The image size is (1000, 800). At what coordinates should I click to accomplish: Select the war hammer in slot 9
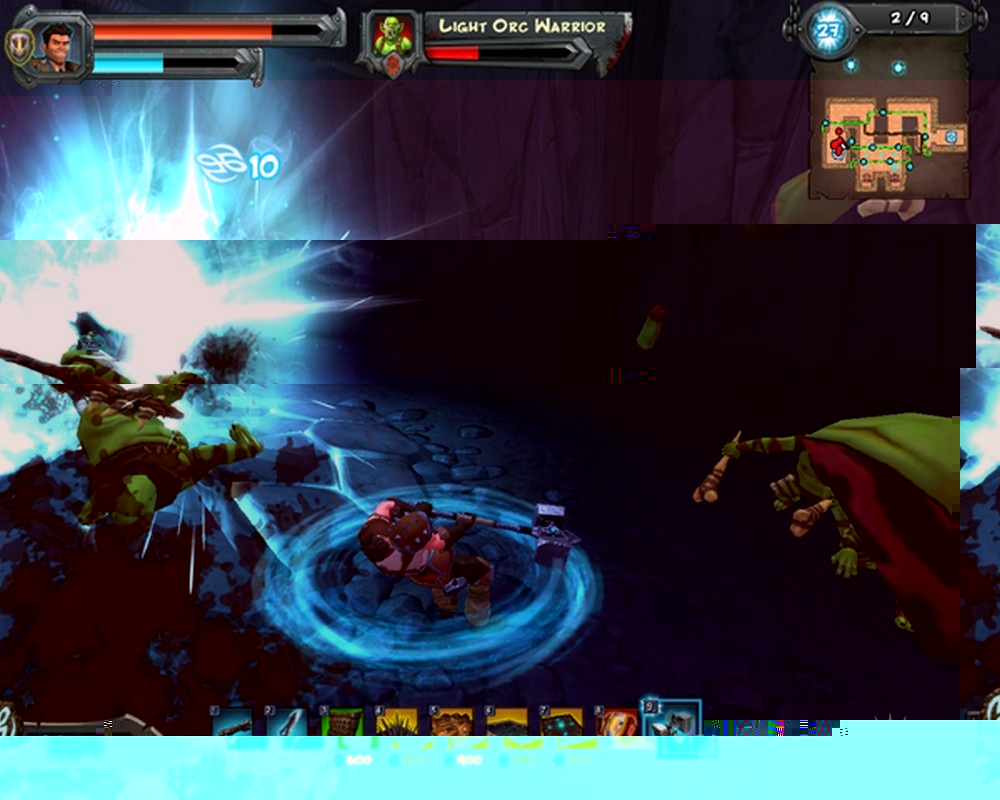pyautogui.click(x=671, y=720)
